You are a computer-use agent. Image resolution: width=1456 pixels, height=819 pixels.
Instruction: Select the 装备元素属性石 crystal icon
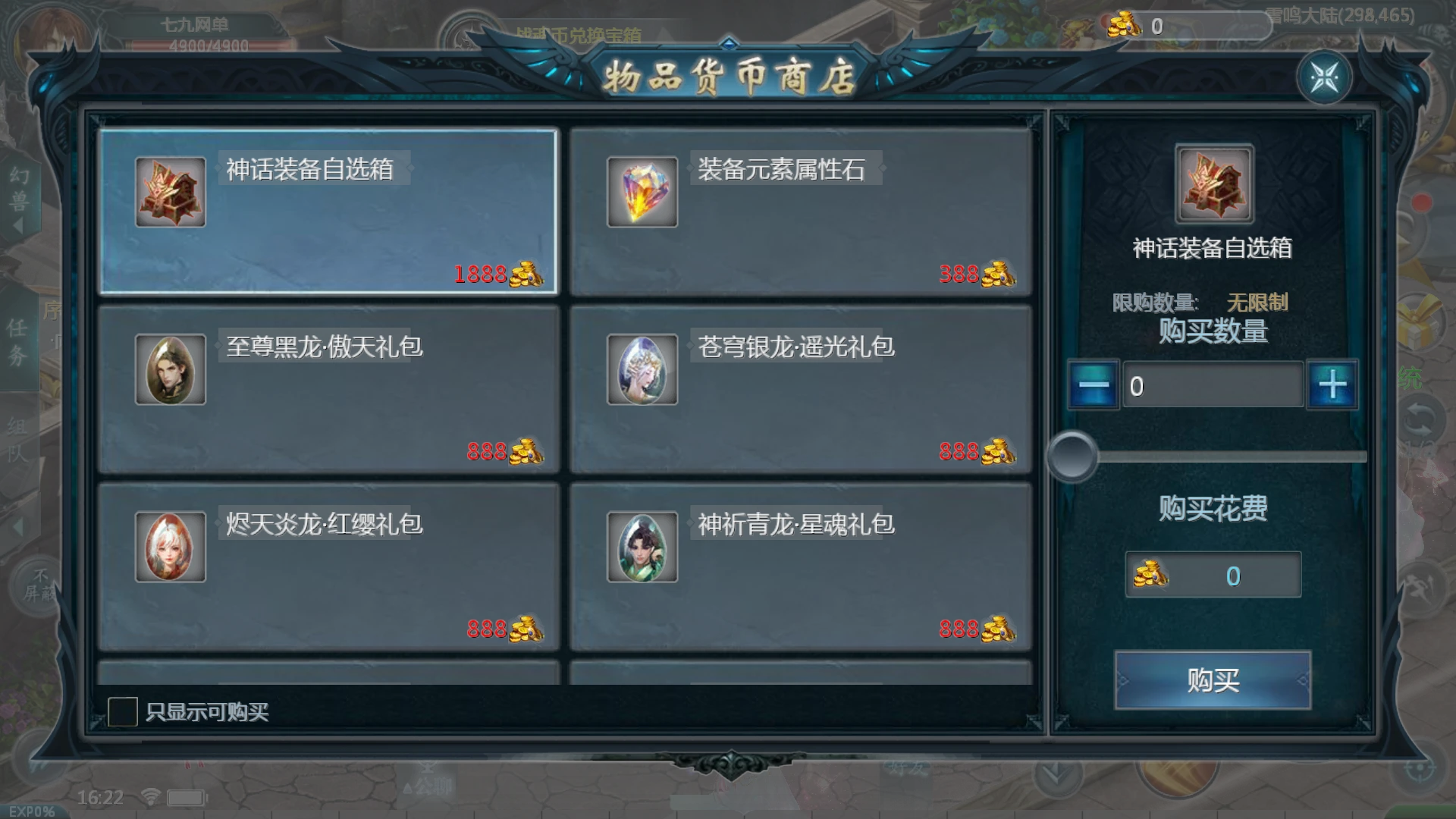coord(642,191)
